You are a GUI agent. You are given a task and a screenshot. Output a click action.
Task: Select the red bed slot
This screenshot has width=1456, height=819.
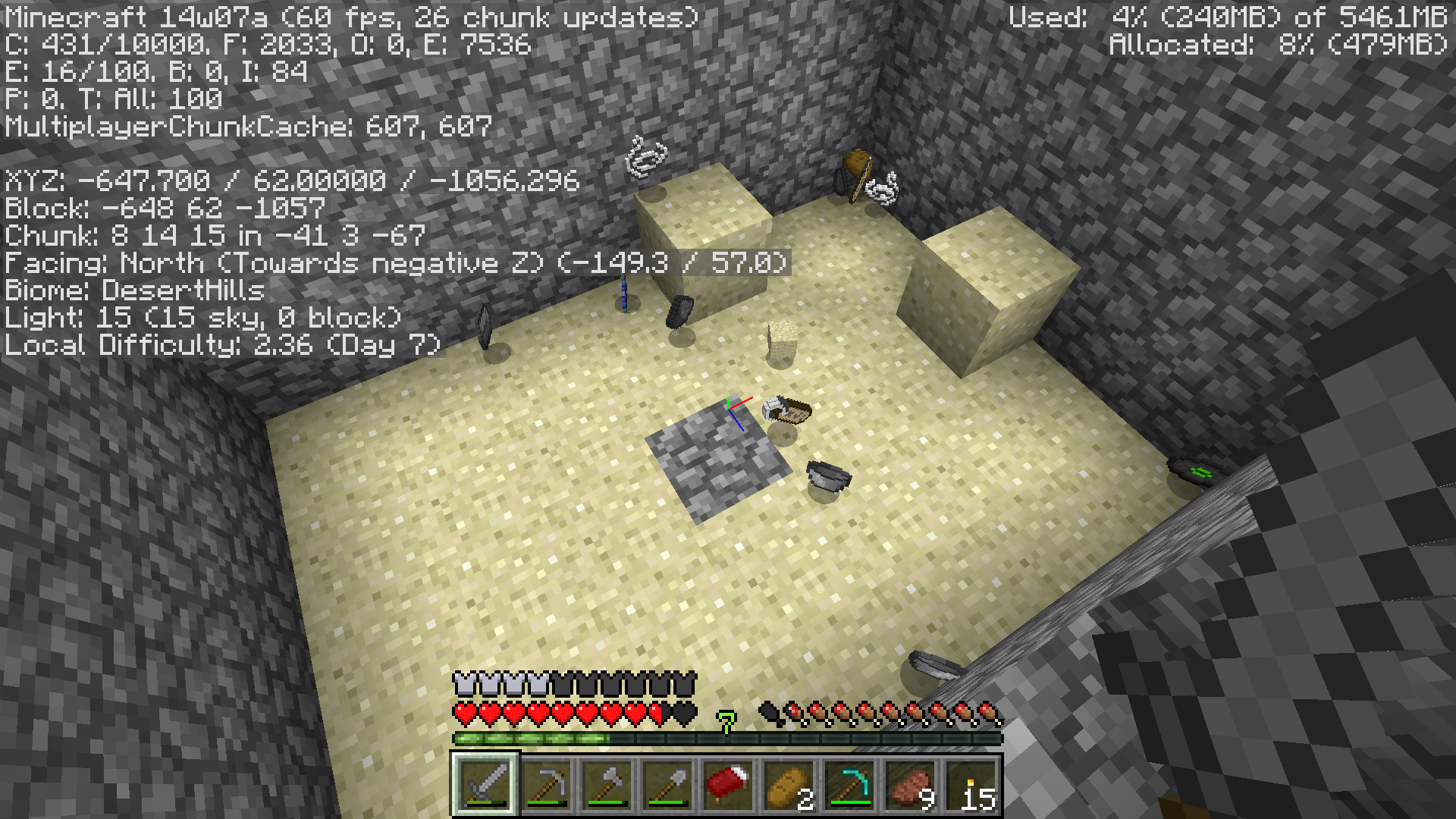click(728, 785)
